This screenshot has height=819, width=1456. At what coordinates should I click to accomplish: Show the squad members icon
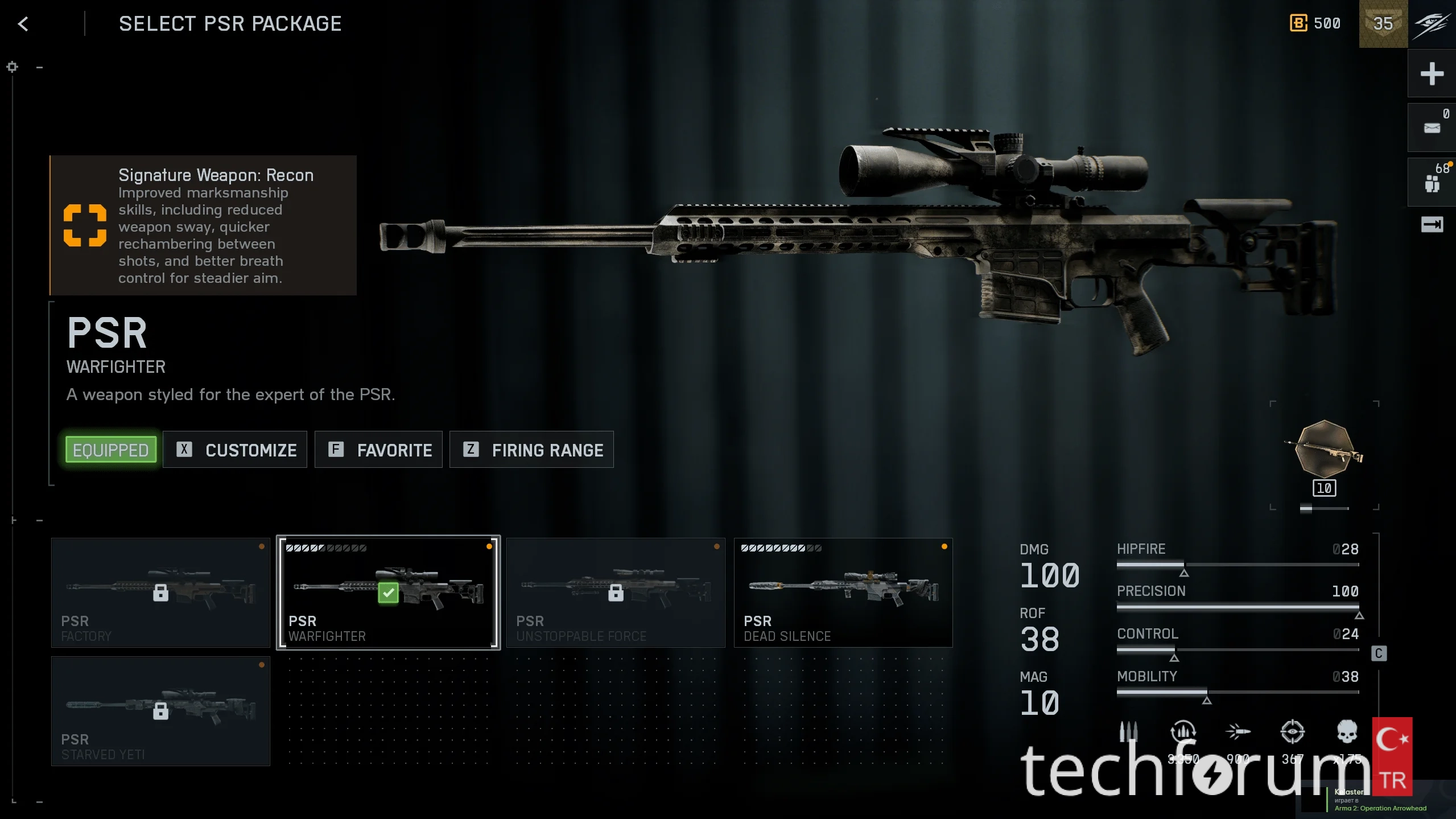[x=1432, y=183]
